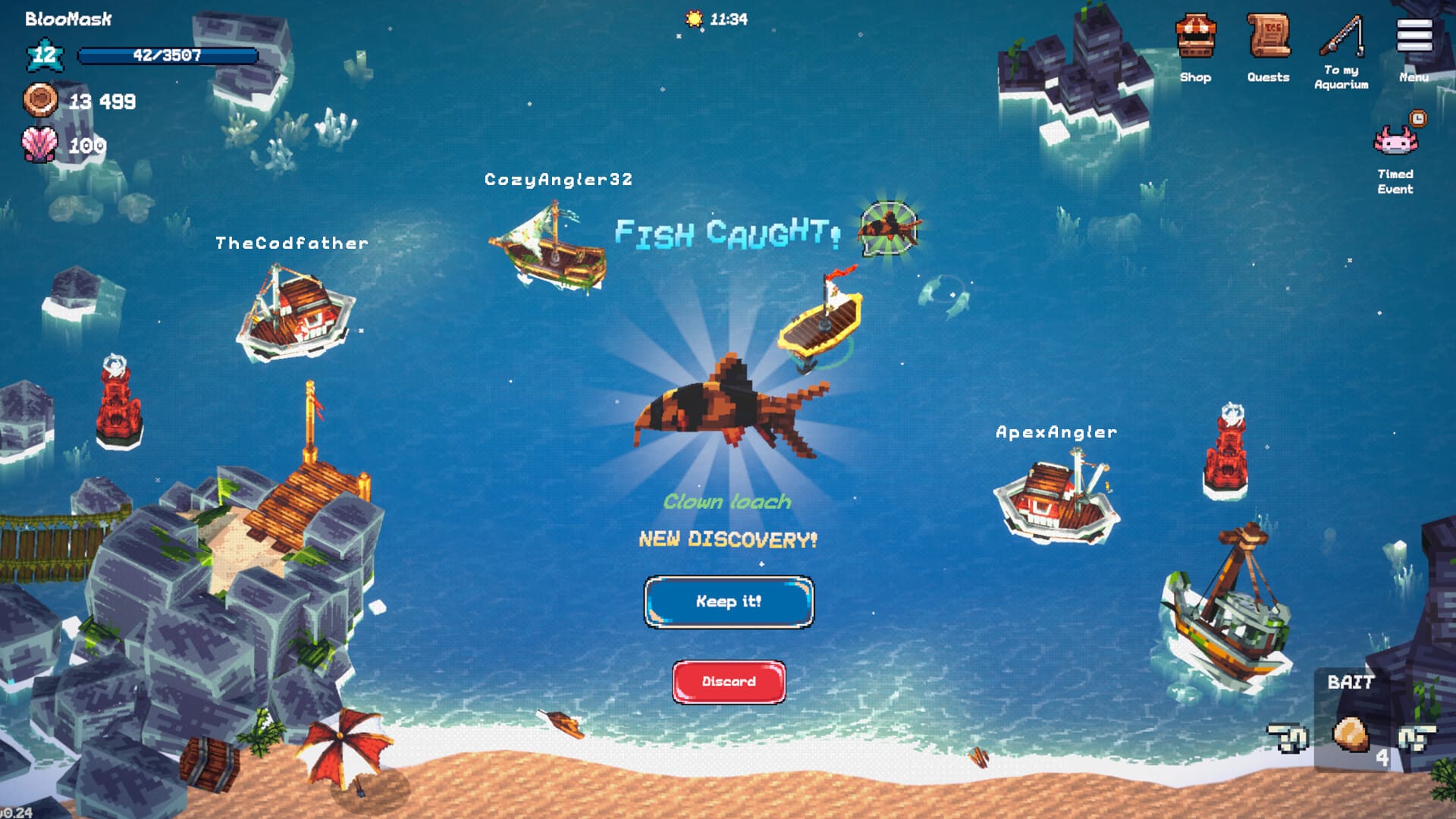This screenshot has height=819, width=1456.
Task: Click the pink shell currency icon
Action: click(x=42, y=144)
